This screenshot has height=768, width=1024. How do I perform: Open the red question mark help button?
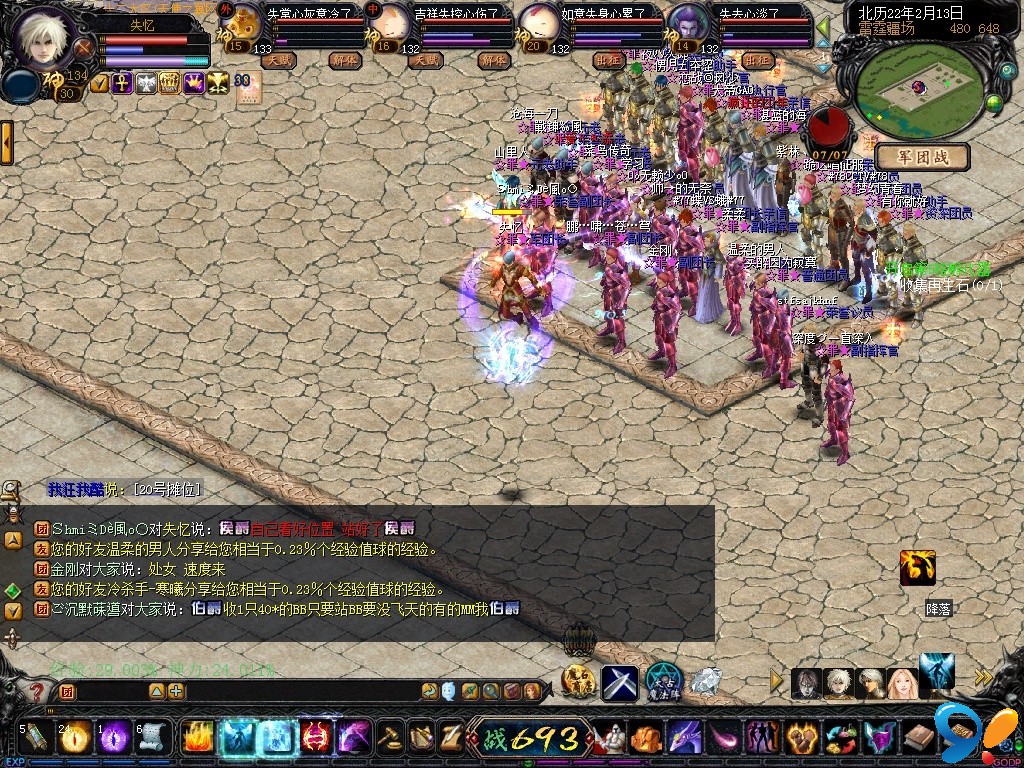pos(37,691)
